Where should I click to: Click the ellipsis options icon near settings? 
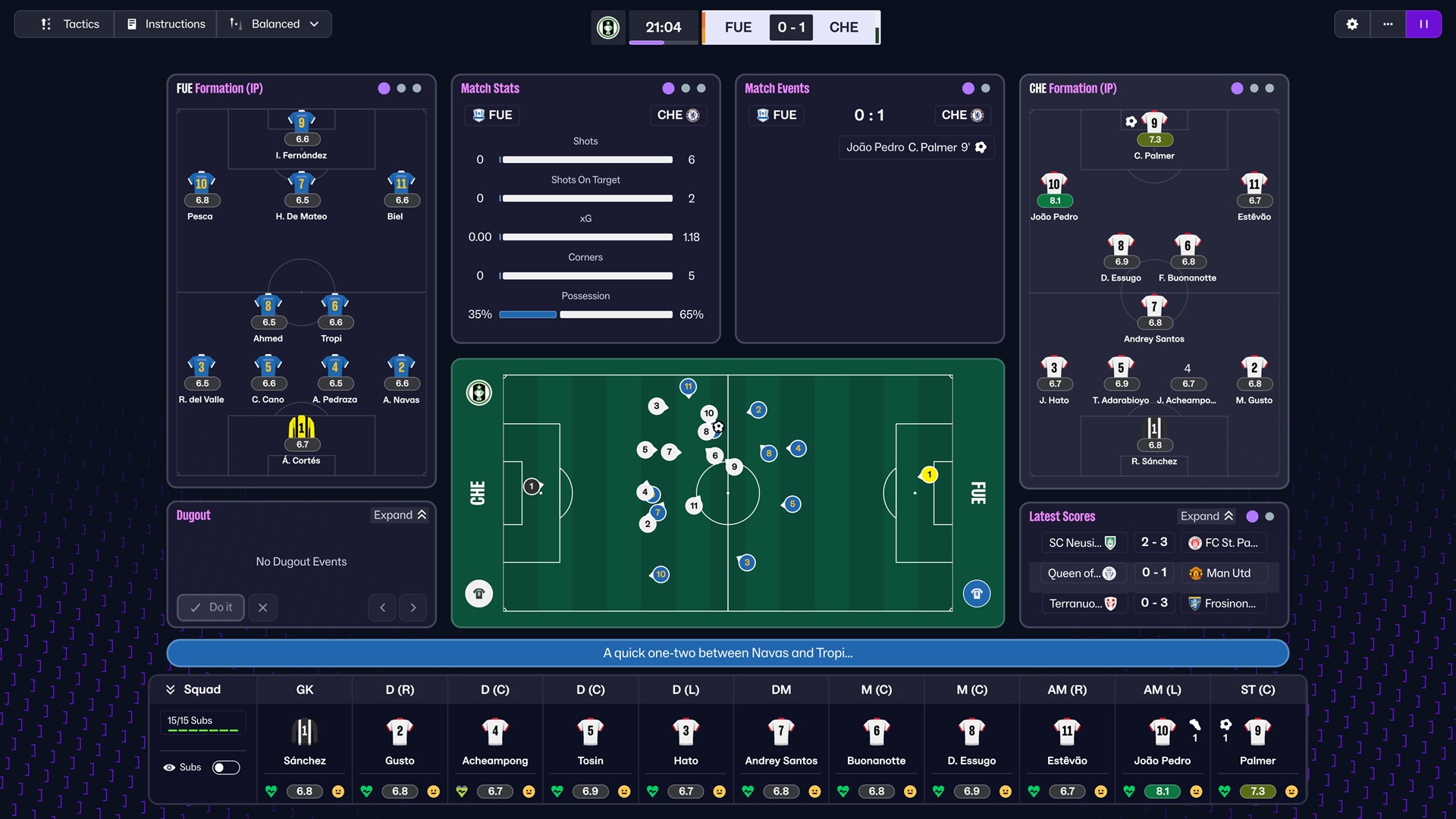[1388, 24]
